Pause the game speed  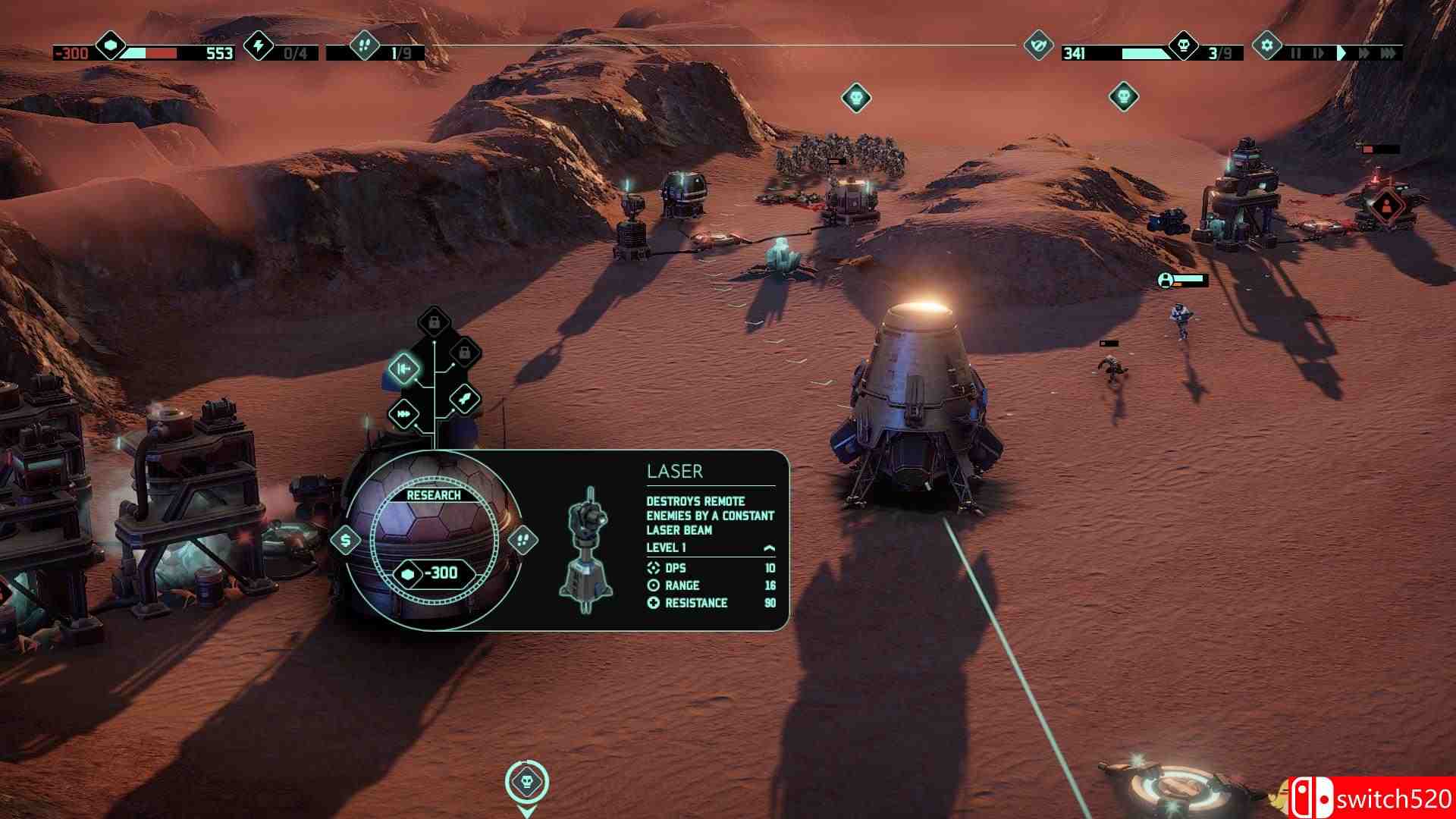(1295, 53)
